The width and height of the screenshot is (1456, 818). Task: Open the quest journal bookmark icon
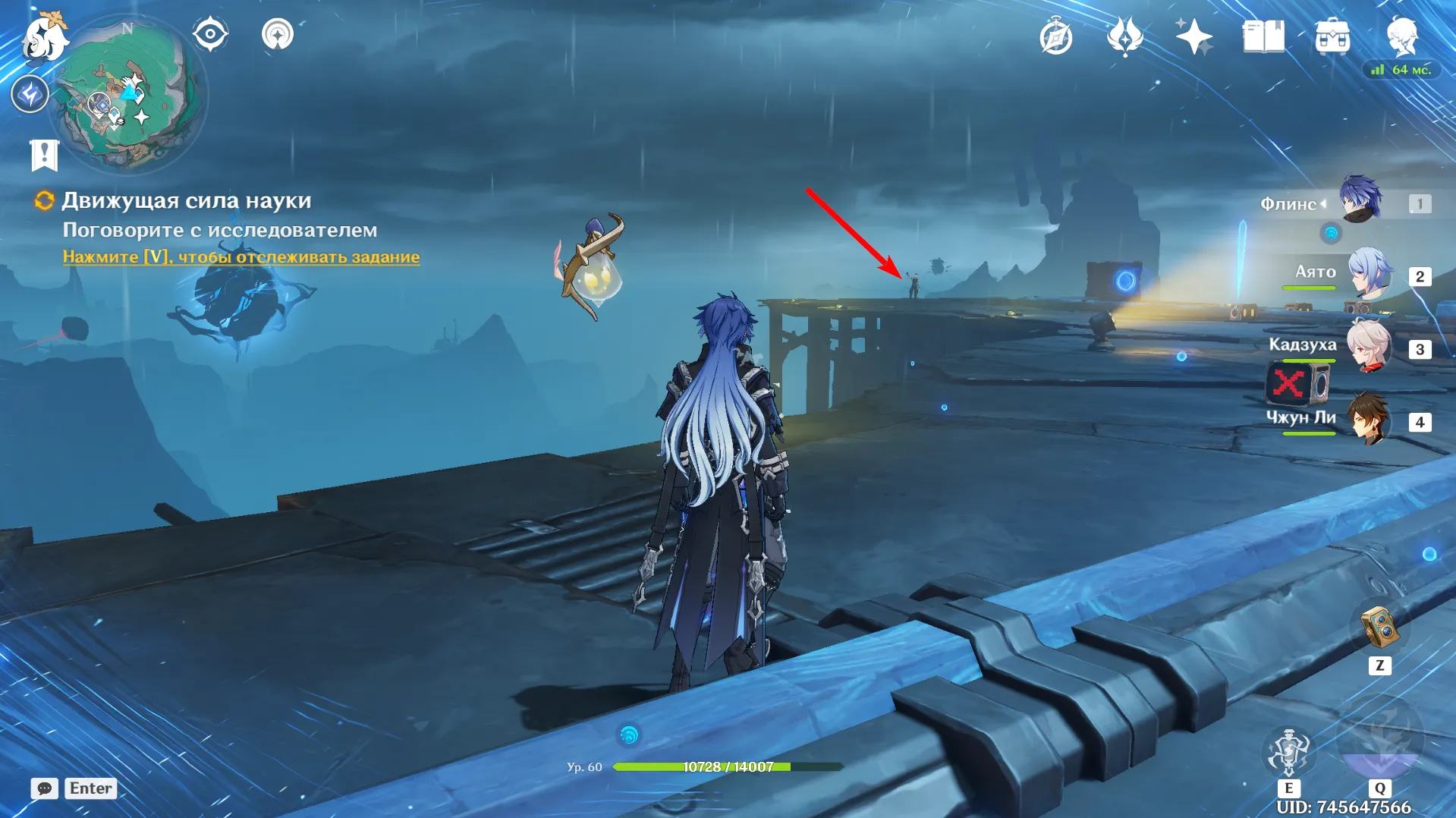tap(44, 156)
